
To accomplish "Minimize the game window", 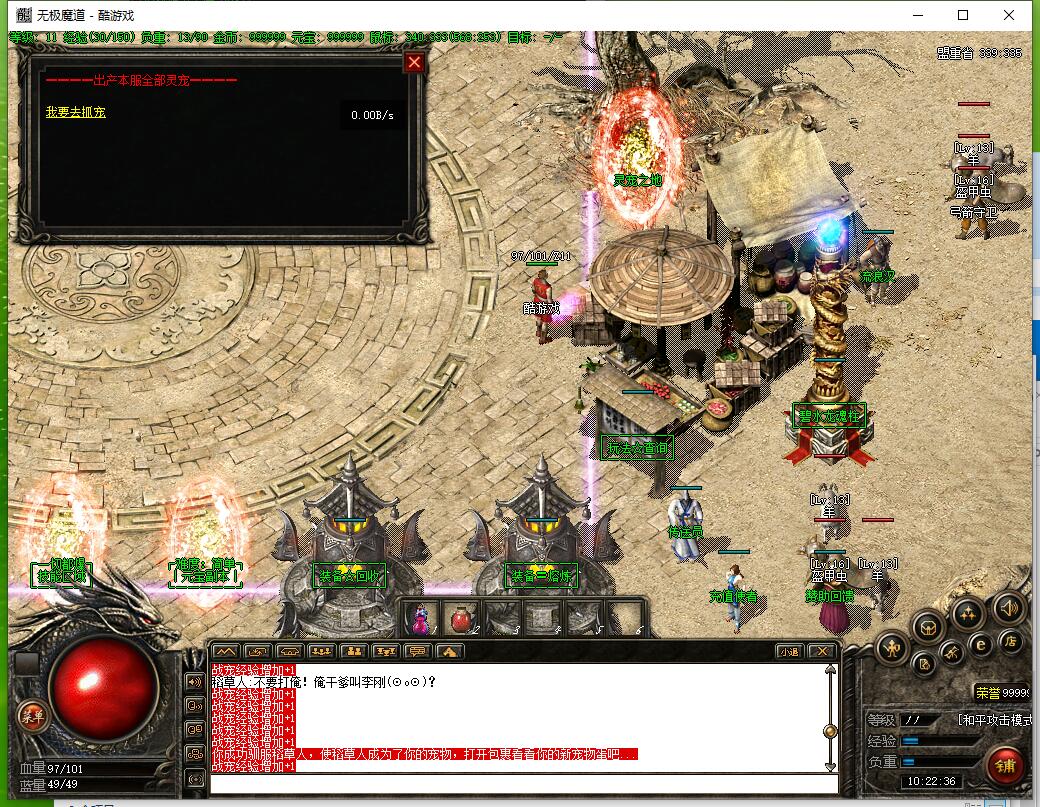I will pos(917,15).
